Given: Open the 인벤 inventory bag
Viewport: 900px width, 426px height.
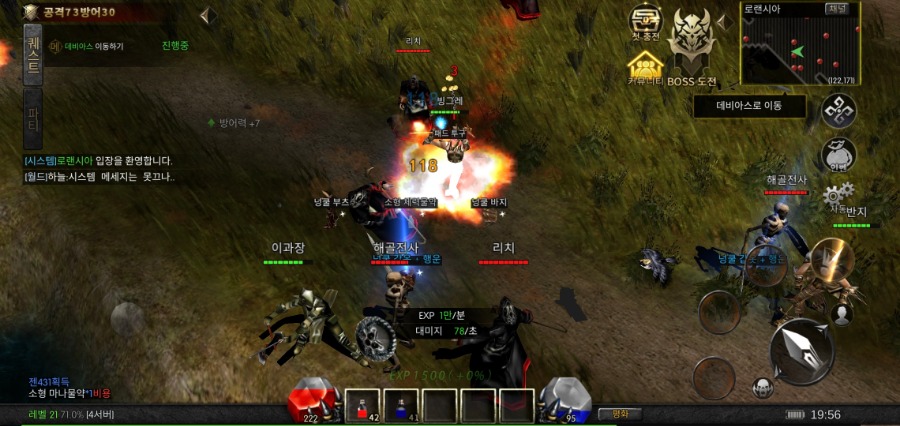Looking at the screenshot, I should [838, 156].
